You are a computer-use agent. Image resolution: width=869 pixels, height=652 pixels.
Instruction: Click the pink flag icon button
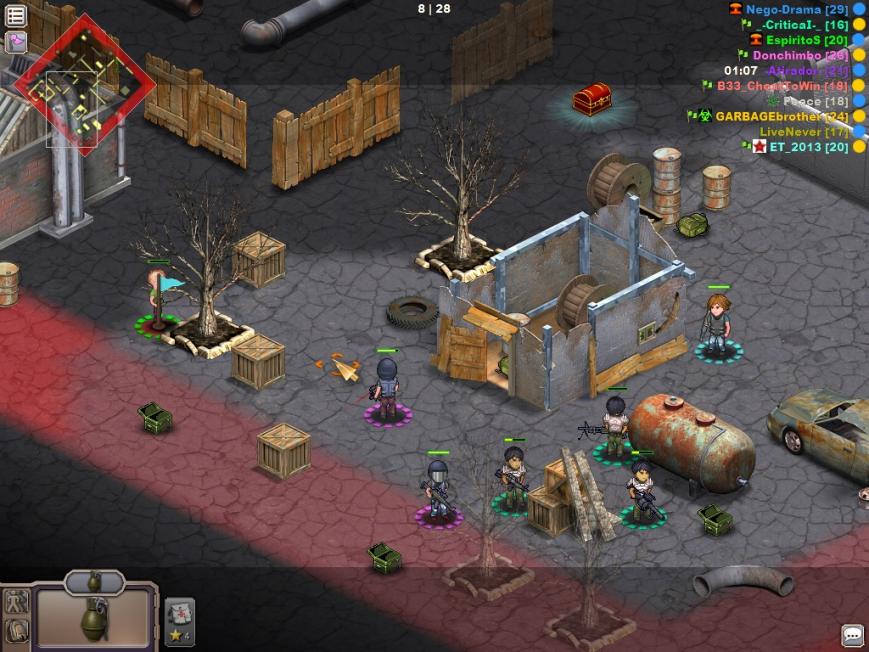(x=16, y=41)
